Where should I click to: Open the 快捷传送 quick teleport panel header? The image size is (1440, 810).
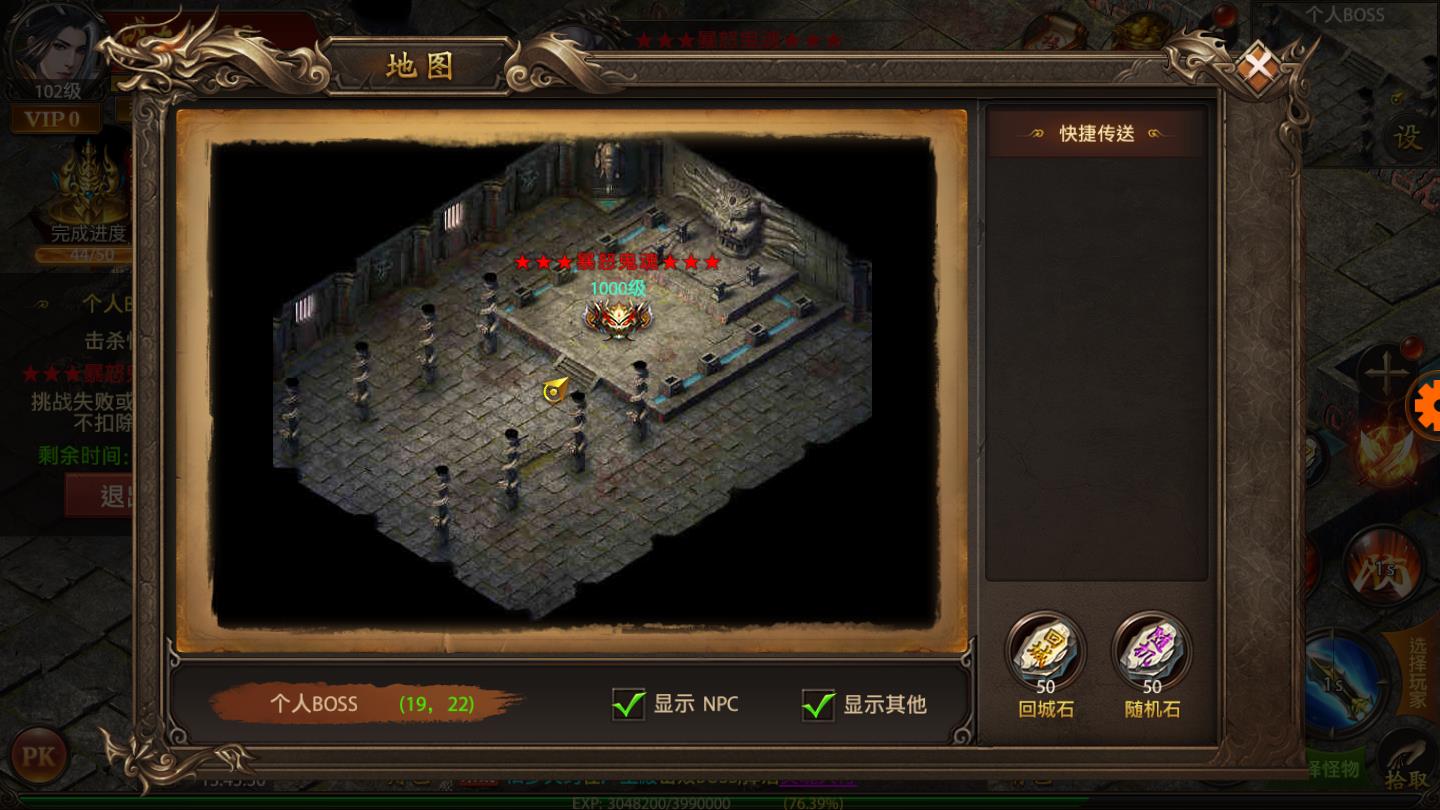tap(1095, 133)
